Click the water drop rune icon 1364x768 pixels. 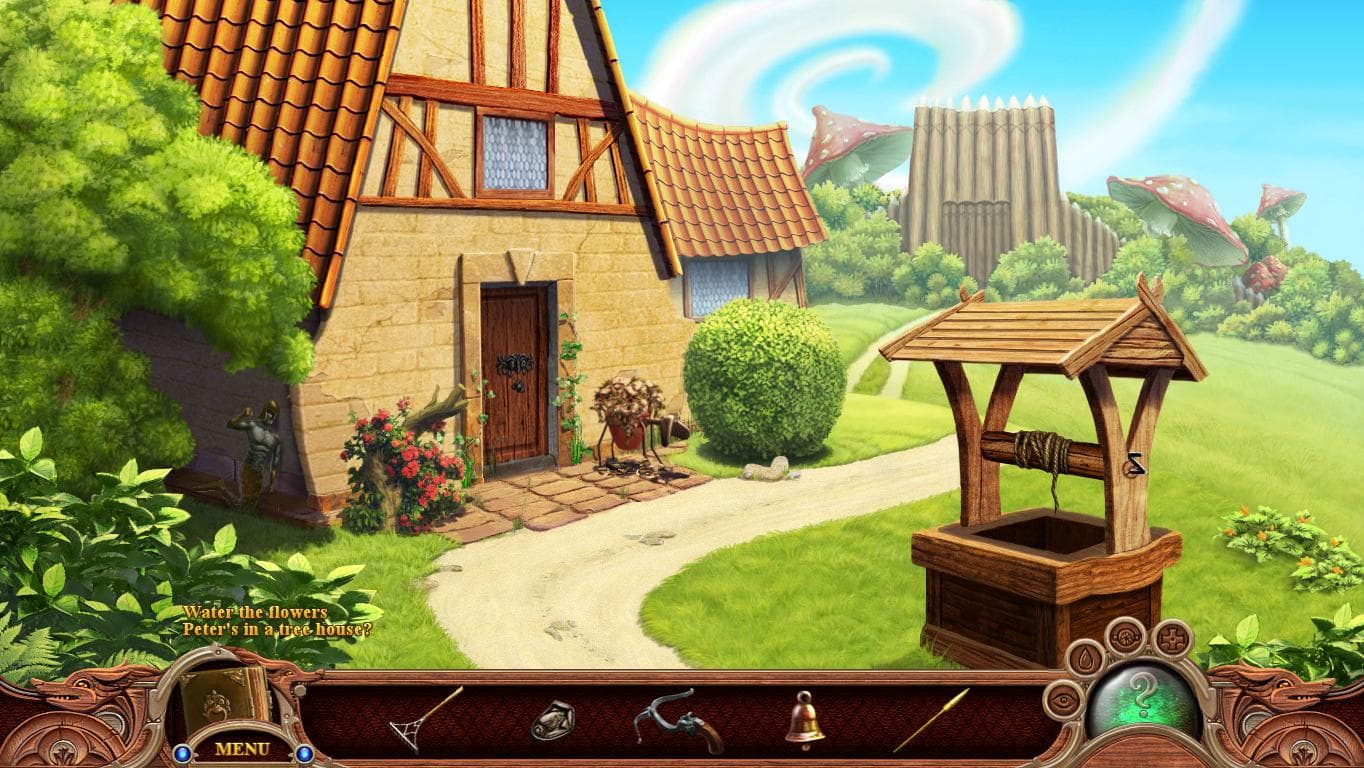(1086, 659)
